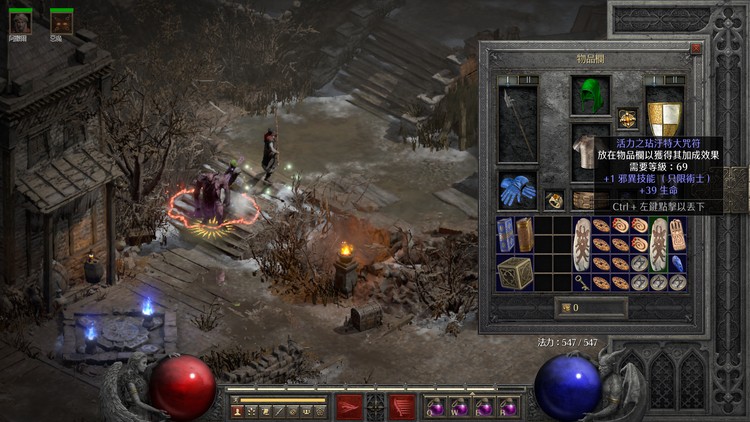This screenshot has height=422, width=750.
Task: Close the inventory panel
Action: tap(696, 48)
